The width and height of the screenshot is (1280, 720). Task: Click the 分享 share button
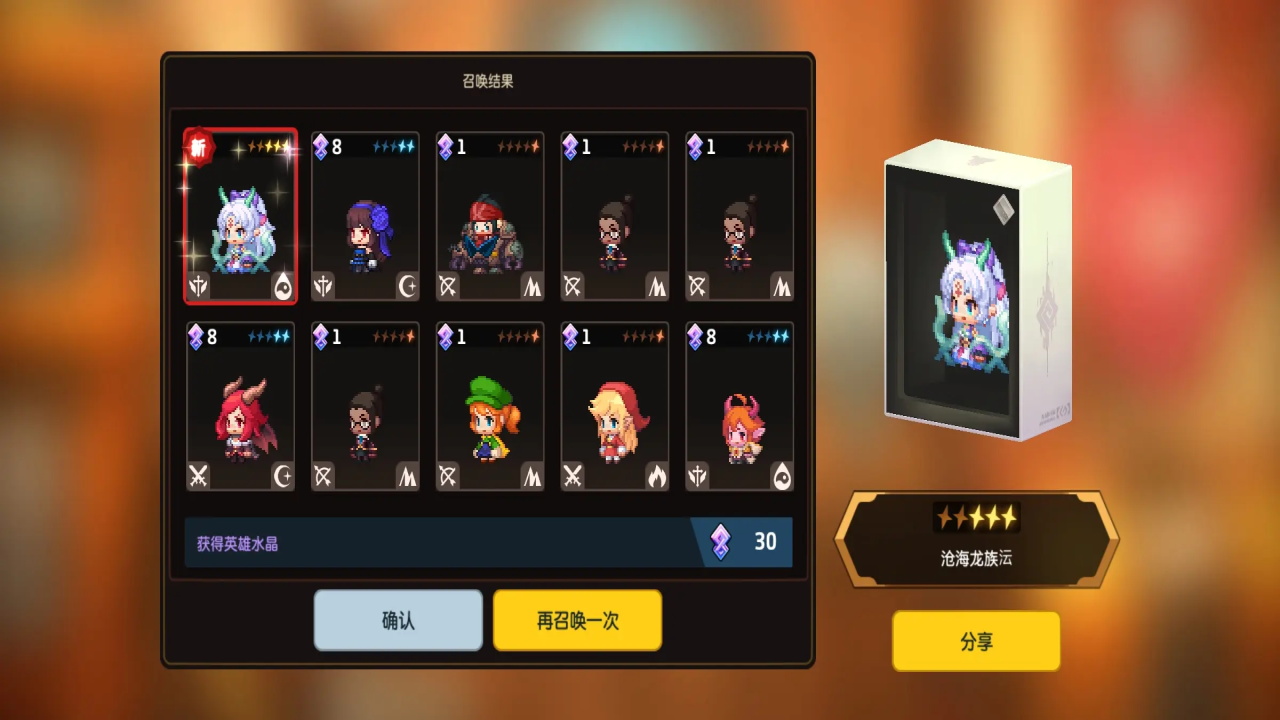[x=975, y=641]
